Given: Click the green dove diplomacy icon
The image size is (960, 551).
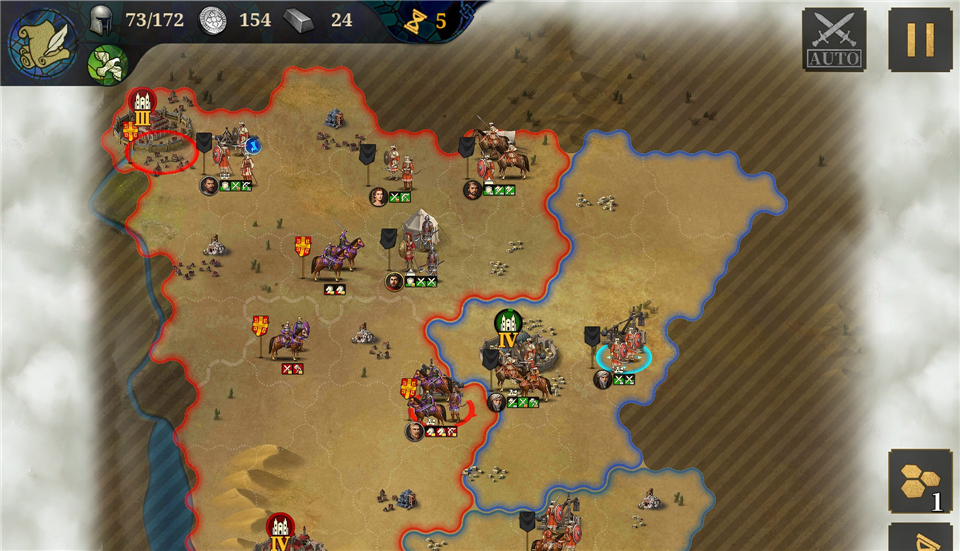Looking at the screenshot, I should 106,64.
